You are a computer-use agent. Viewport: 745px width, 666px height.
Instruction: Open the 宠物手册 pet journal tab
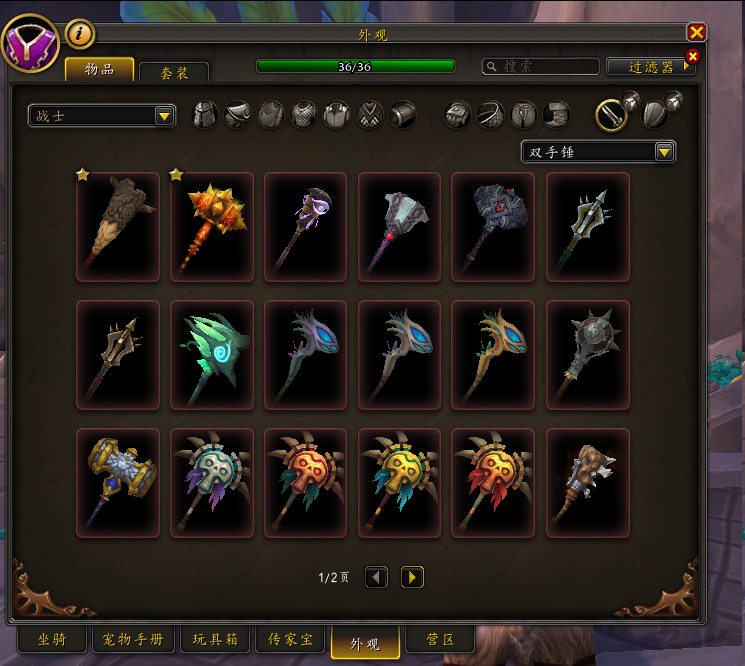(x=134, y=639)
